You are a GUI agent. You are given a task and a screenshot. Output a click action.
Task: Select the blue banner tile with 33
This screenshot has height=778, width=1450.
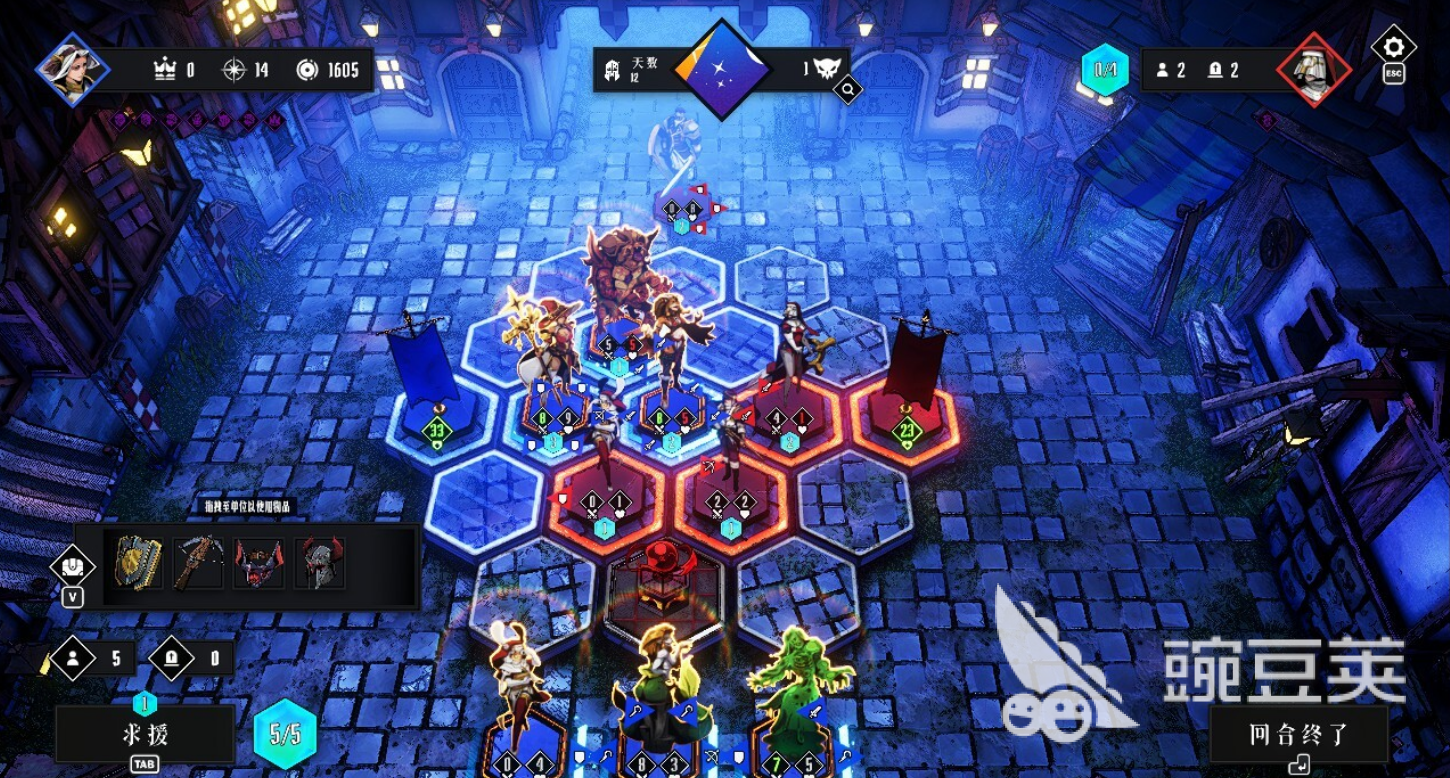click(436, 420)
